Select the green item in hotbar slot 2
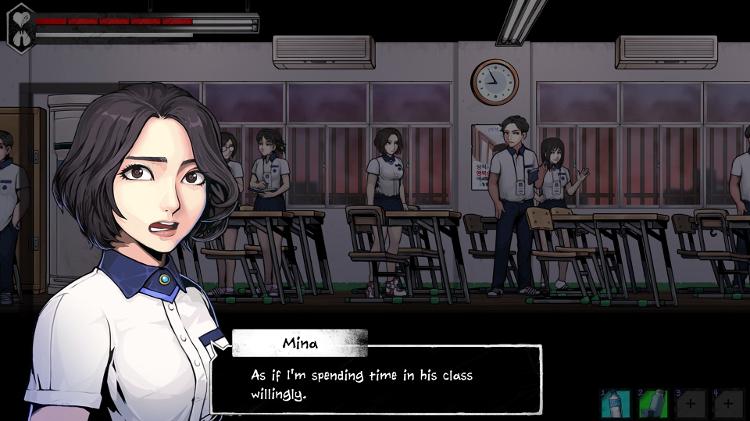This screenshot has width=750, height=421. pyautogui.click(x=652, y=402)
